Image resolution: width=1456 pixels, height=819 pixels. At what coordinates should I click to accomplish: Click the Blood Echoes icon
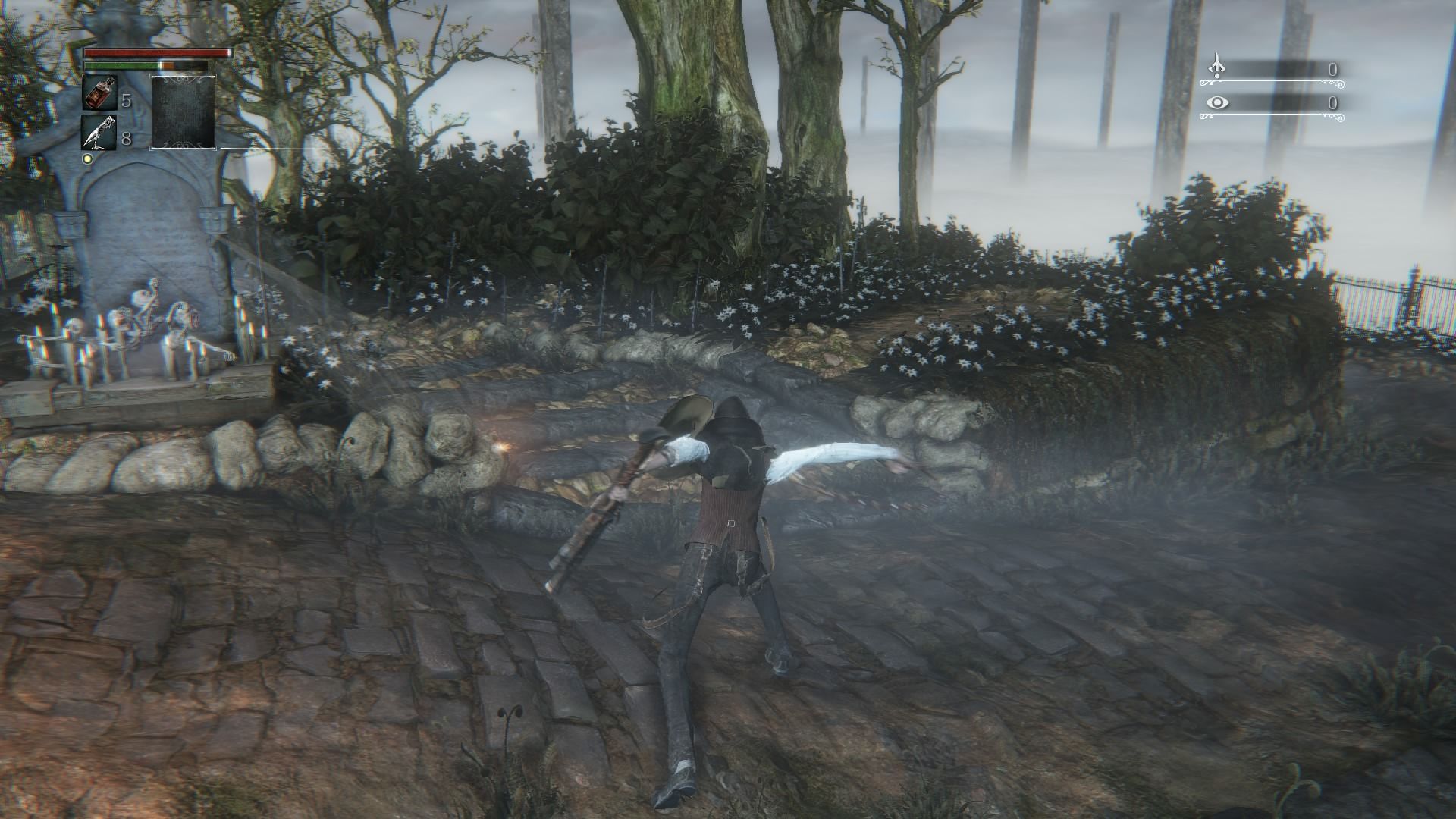tap(1216, 67)
